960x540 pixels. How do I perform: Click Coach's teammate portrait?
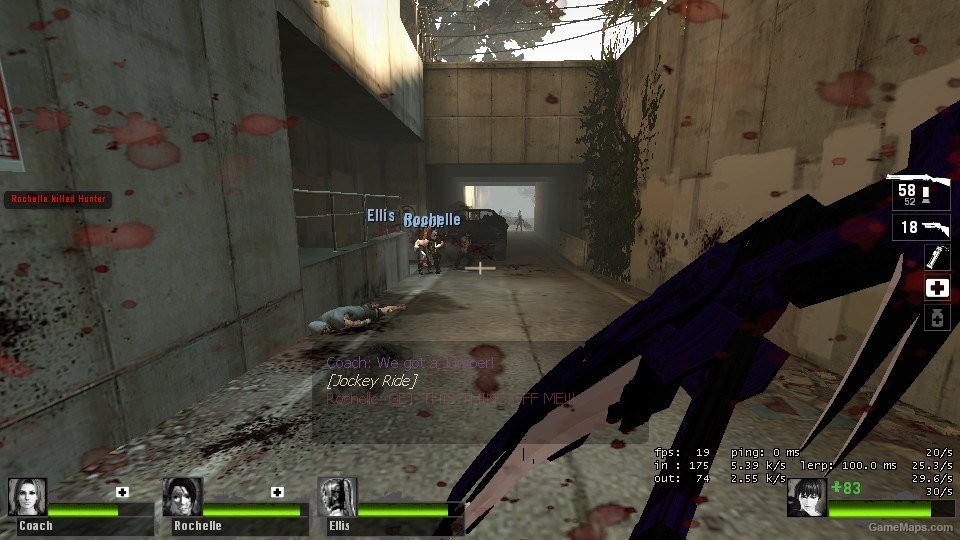pos(27,497)
